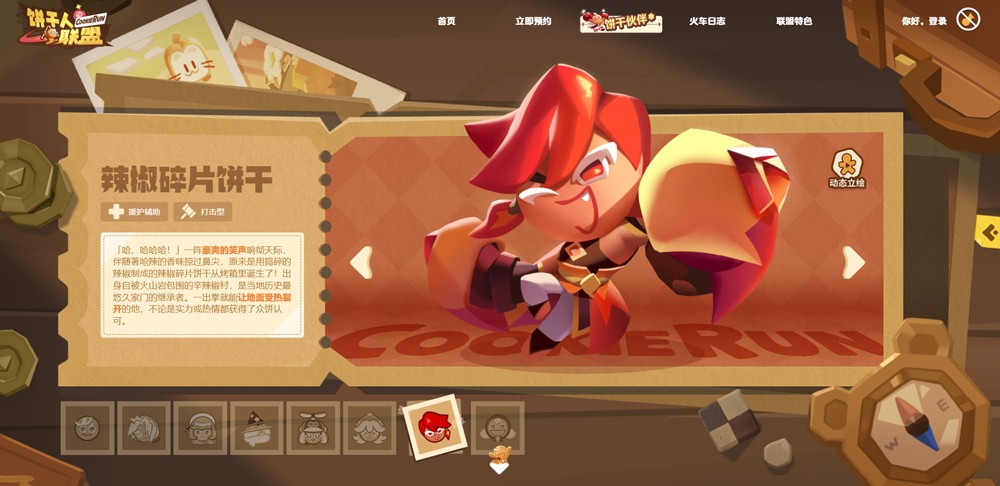Open the 立即预约 pre-registration page
This screenshot has height=486, width=1000.
tap(533, 21)
